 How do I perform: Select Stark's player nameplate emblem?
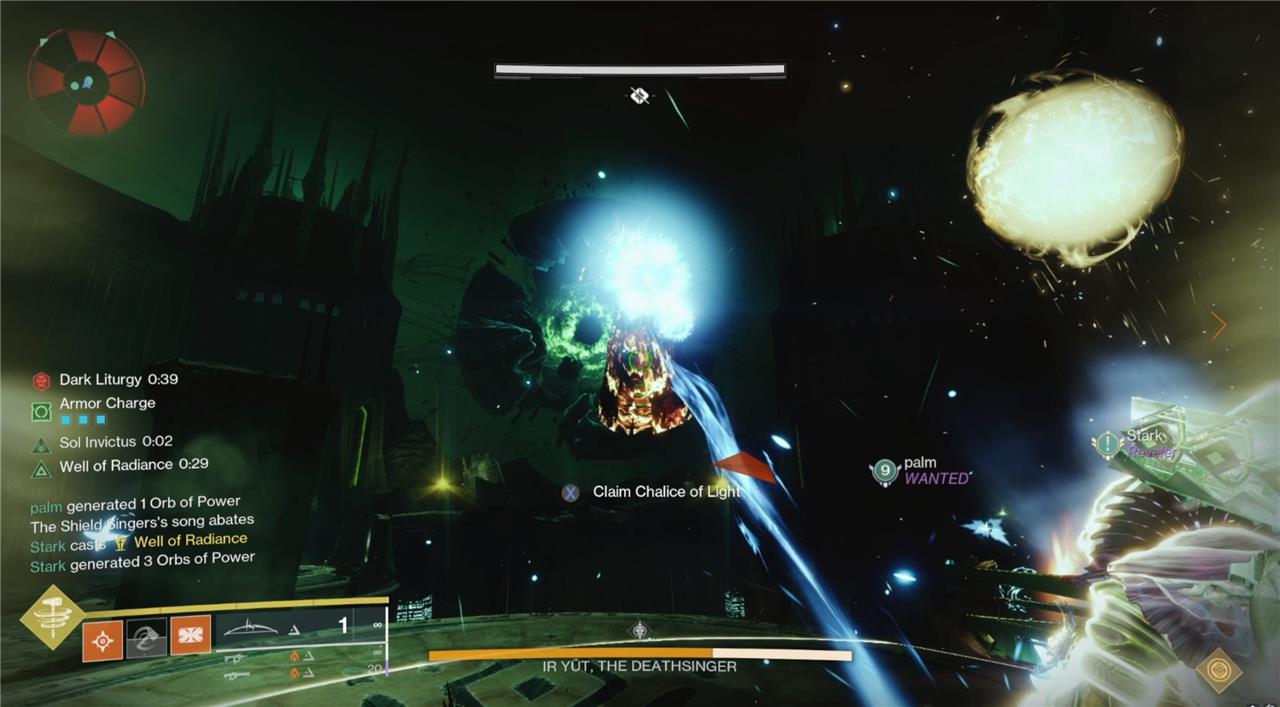click(x=1108, y=443)
